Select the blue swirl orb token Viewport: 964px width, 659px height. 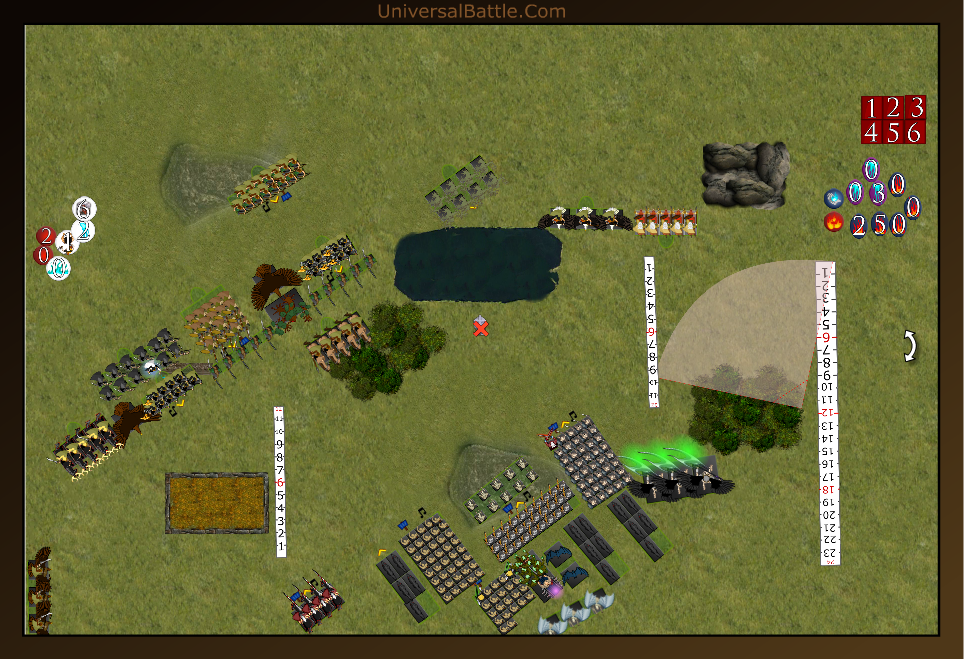pyautogui.click(x=832, y=198)
